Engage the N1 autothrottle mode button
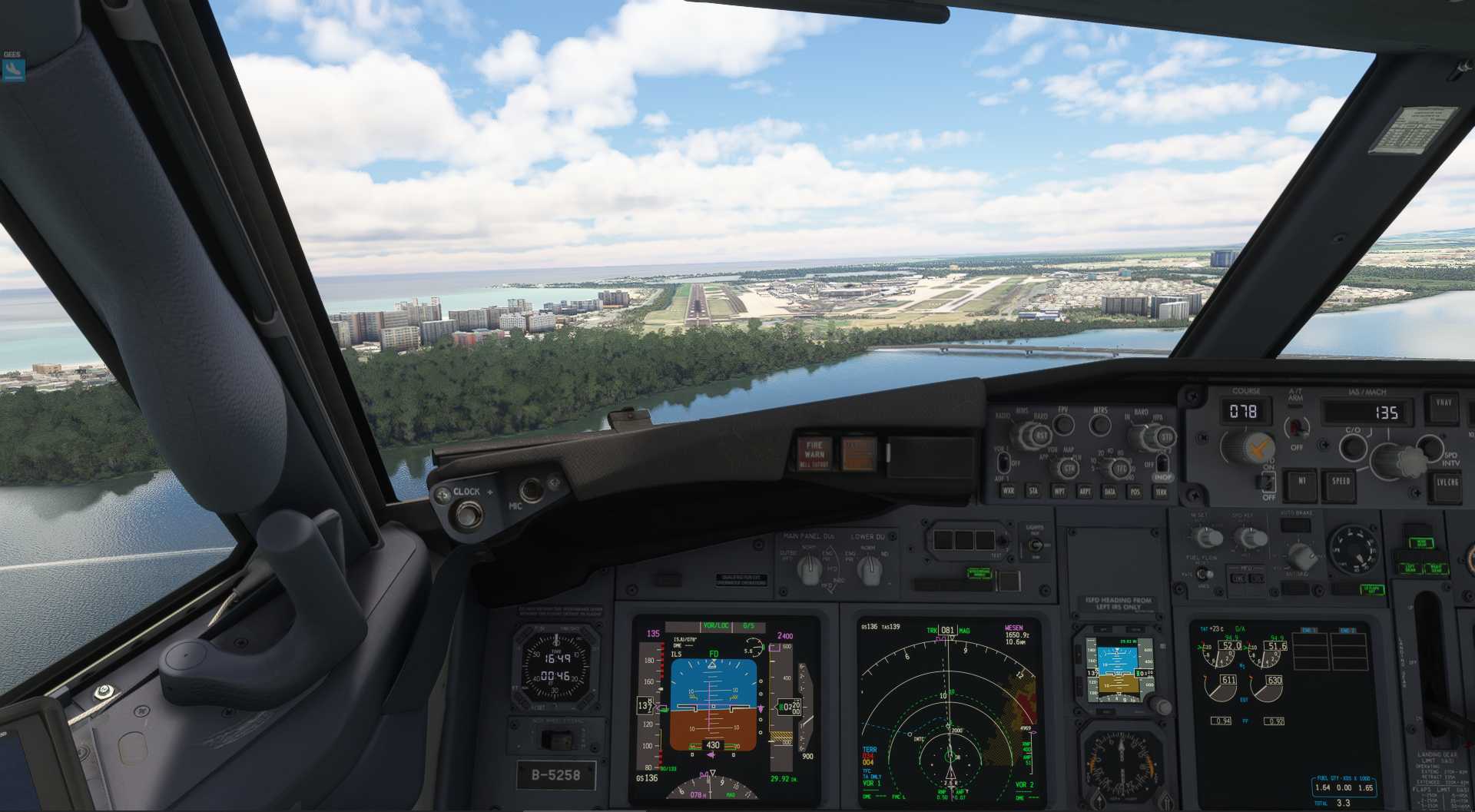Viewport: 1475px width, 812px height. [x=1301, y=483]
